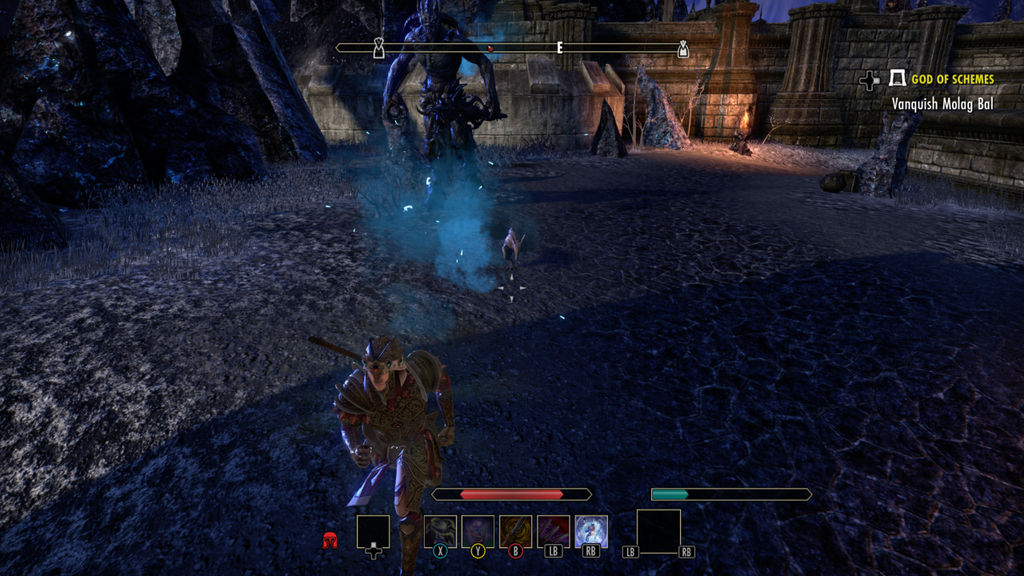The width and height of the screenshot is (1024, 576).
Task: Open the God of Schemes quest tracker
Action: click(952, 79)
